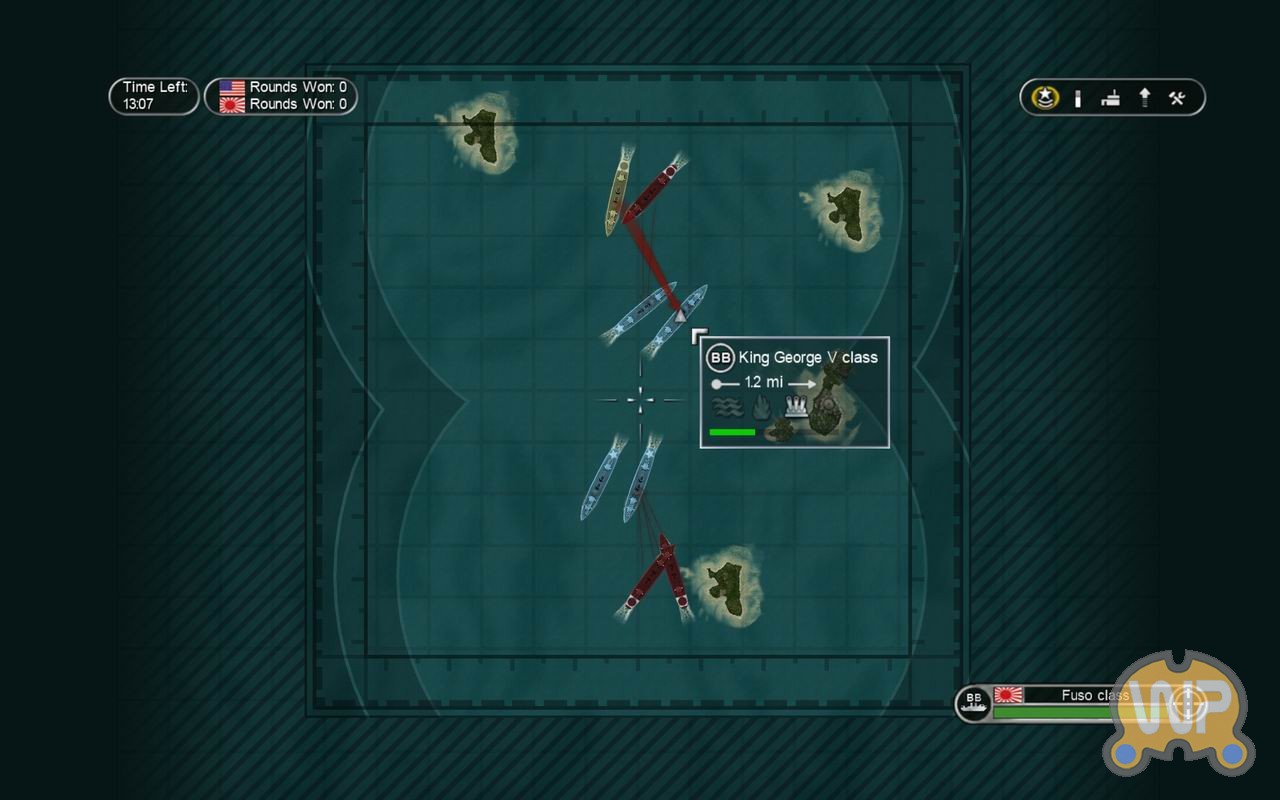Click the BB battleship badge beside Fuso class
Viewport: 1280px width, 800px height.
click(973, 703)
